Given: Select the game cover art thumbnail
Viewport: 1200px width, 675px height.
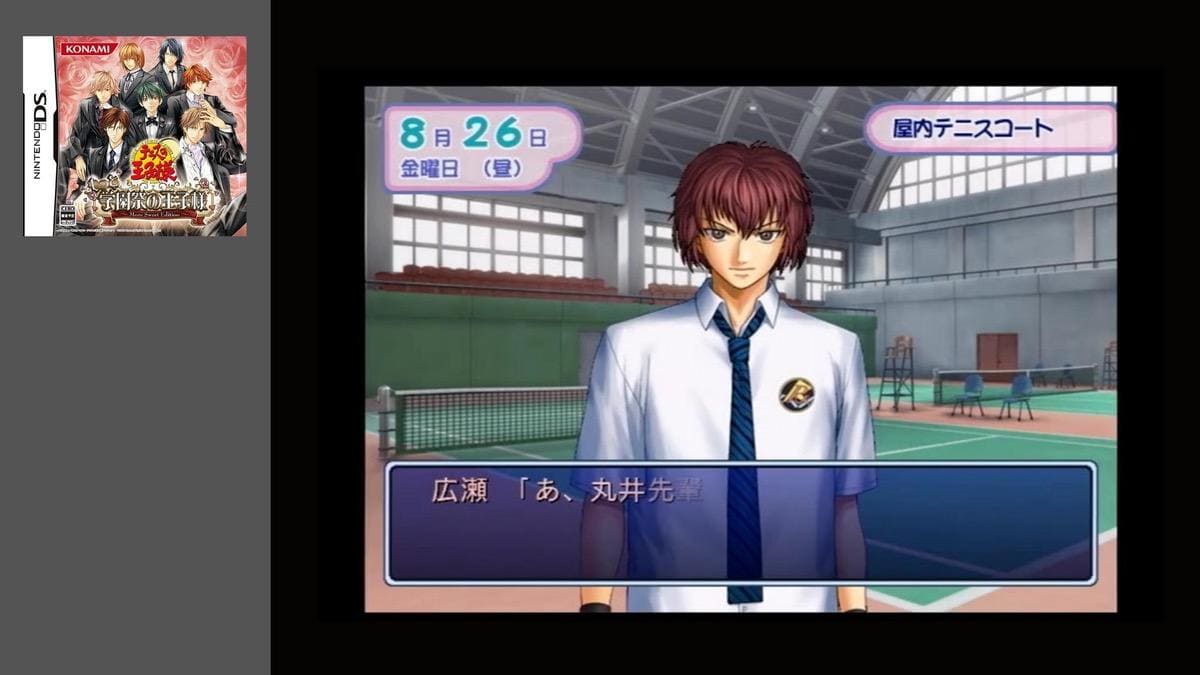Looking at the screenshot, I should coord(135,136).
